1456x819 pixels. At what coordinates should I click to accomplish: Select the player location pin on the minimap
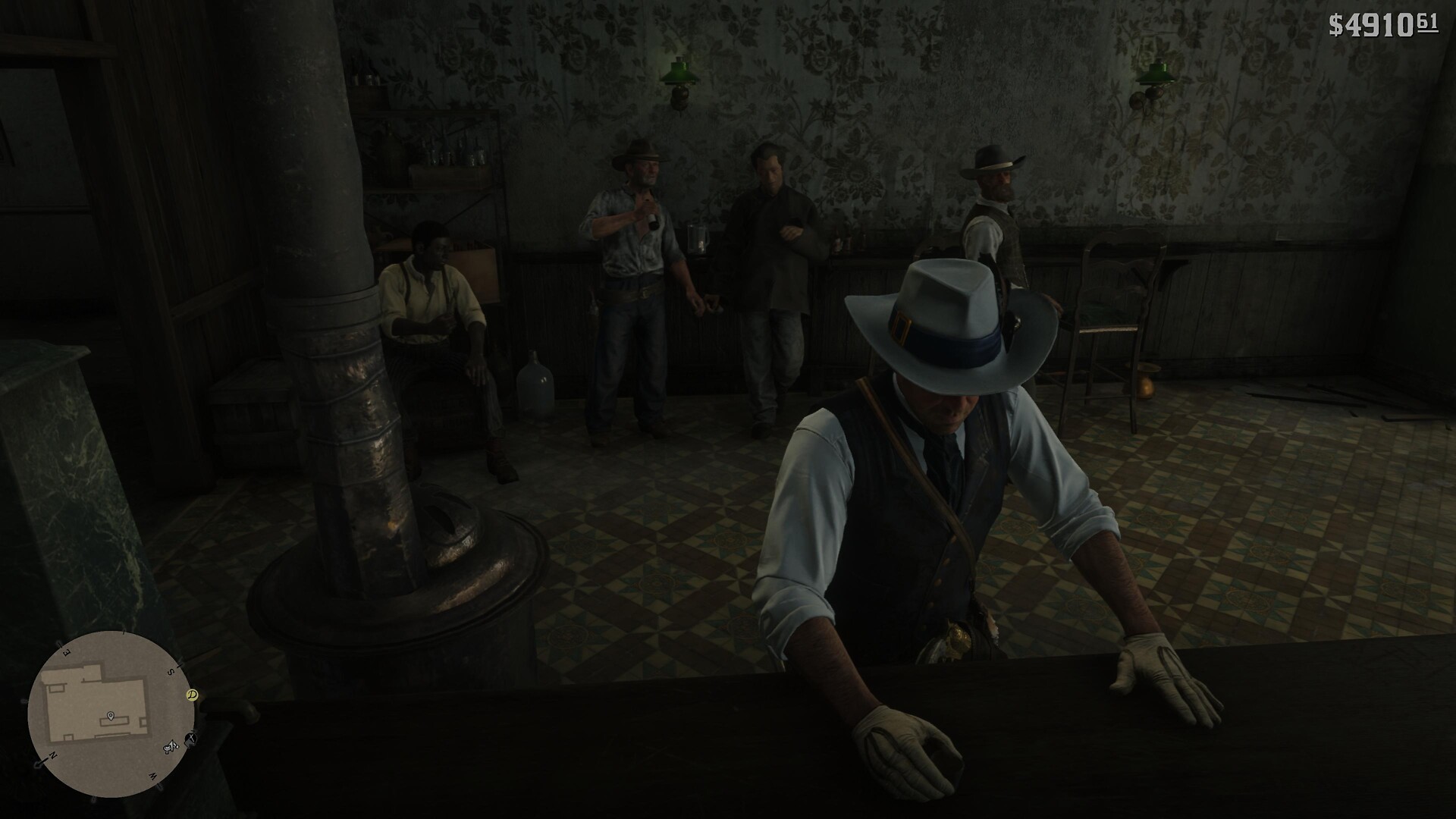(x=111, y=716)
